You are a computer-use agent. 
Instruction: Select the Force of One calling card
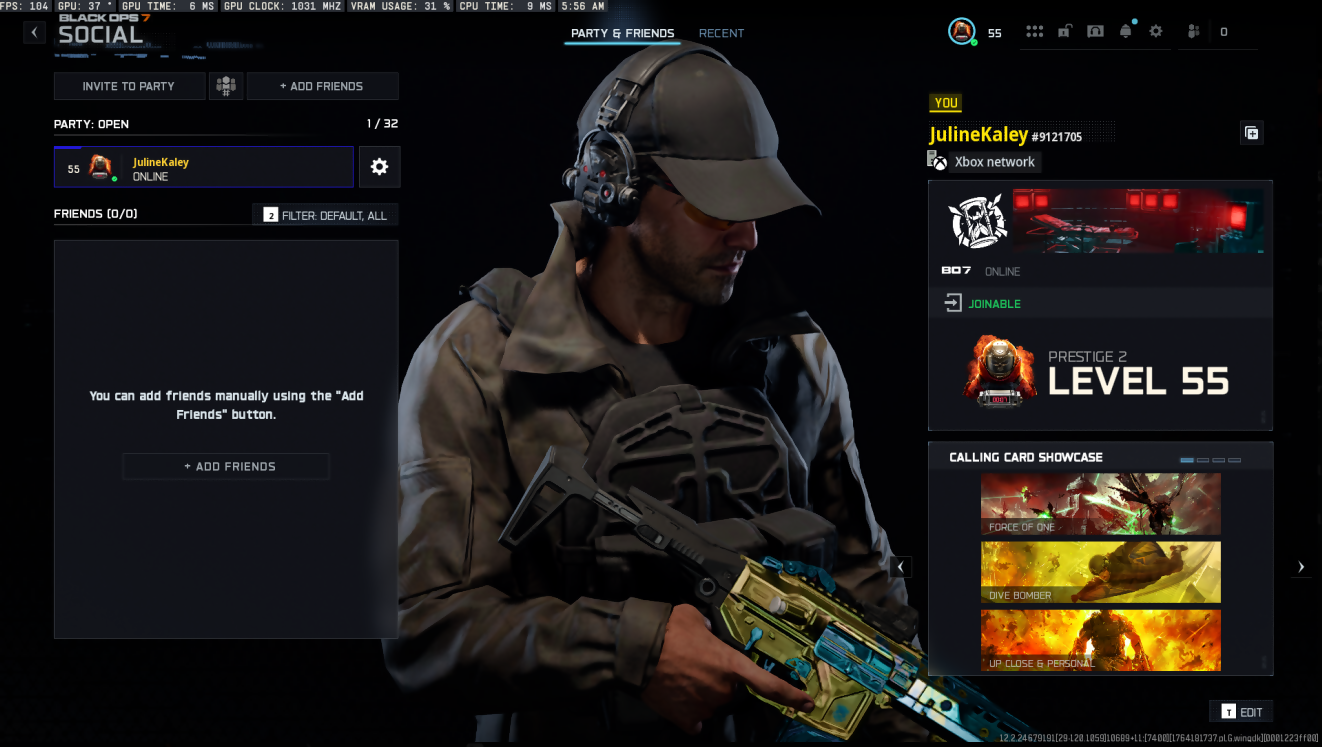coord(1100,504)
